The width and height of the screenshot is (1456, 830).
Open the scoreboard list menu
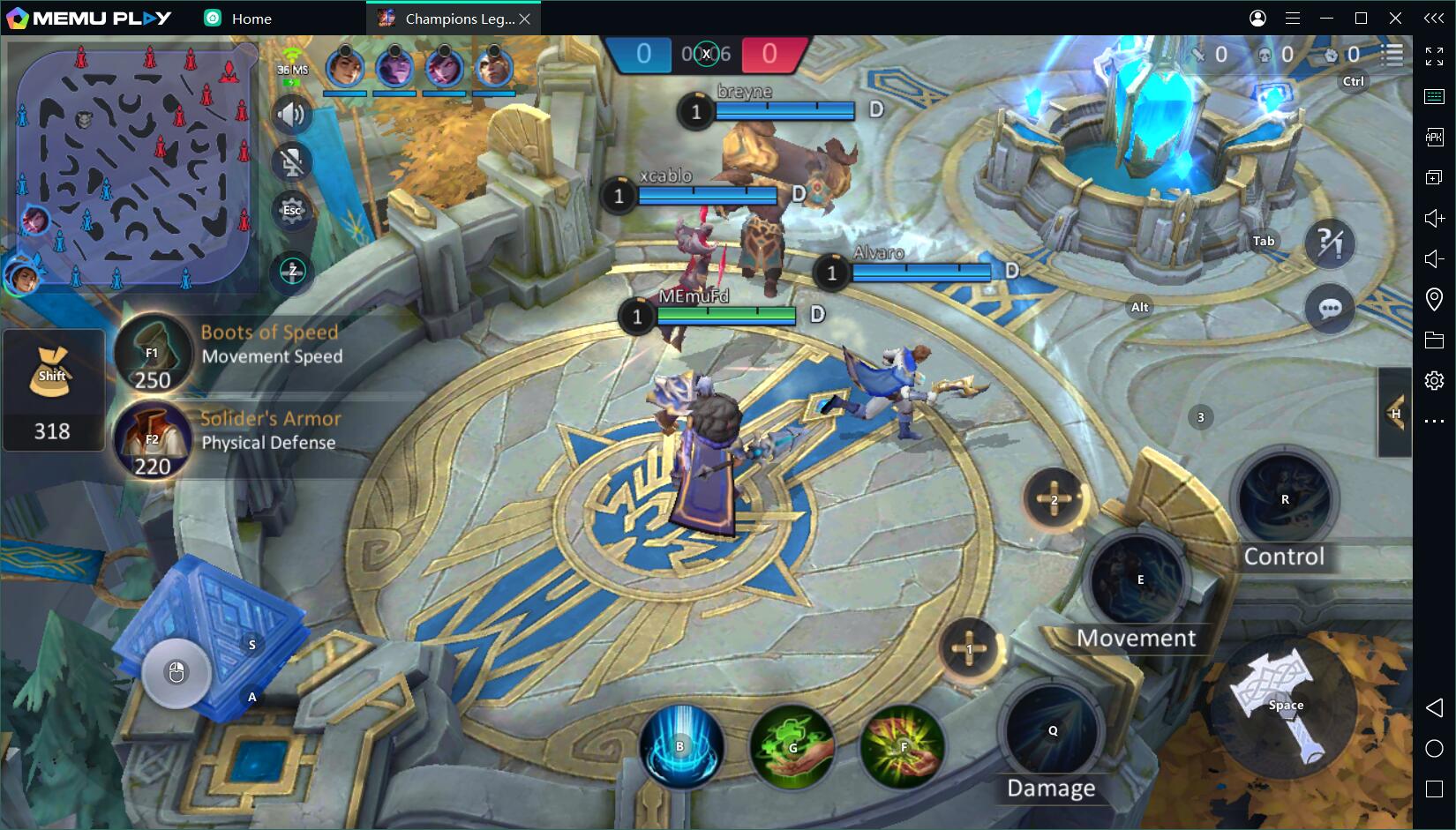(1392, 55)
